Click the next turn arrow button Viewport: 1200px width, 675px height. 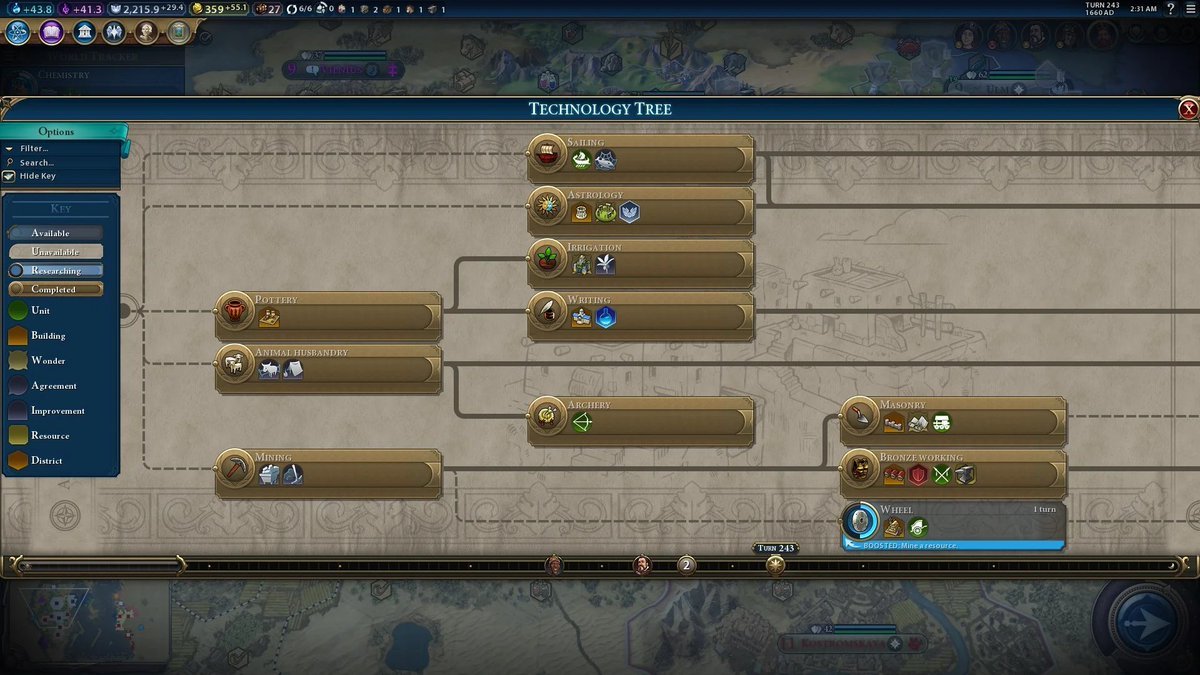pyautogui.click(x=1144, y=622)
